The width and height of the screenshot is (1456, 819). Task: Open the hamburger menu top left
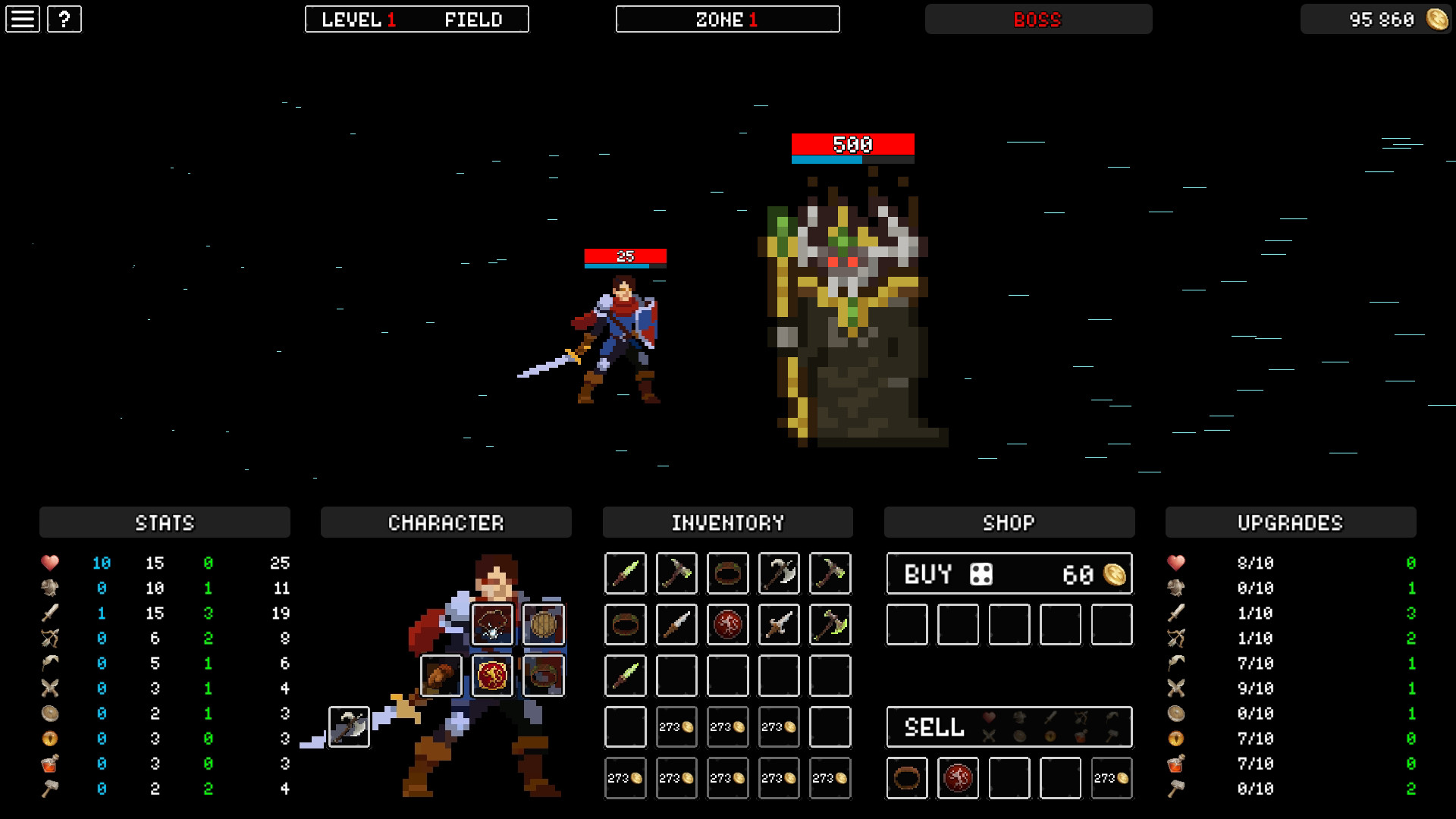tap(23, 19)
